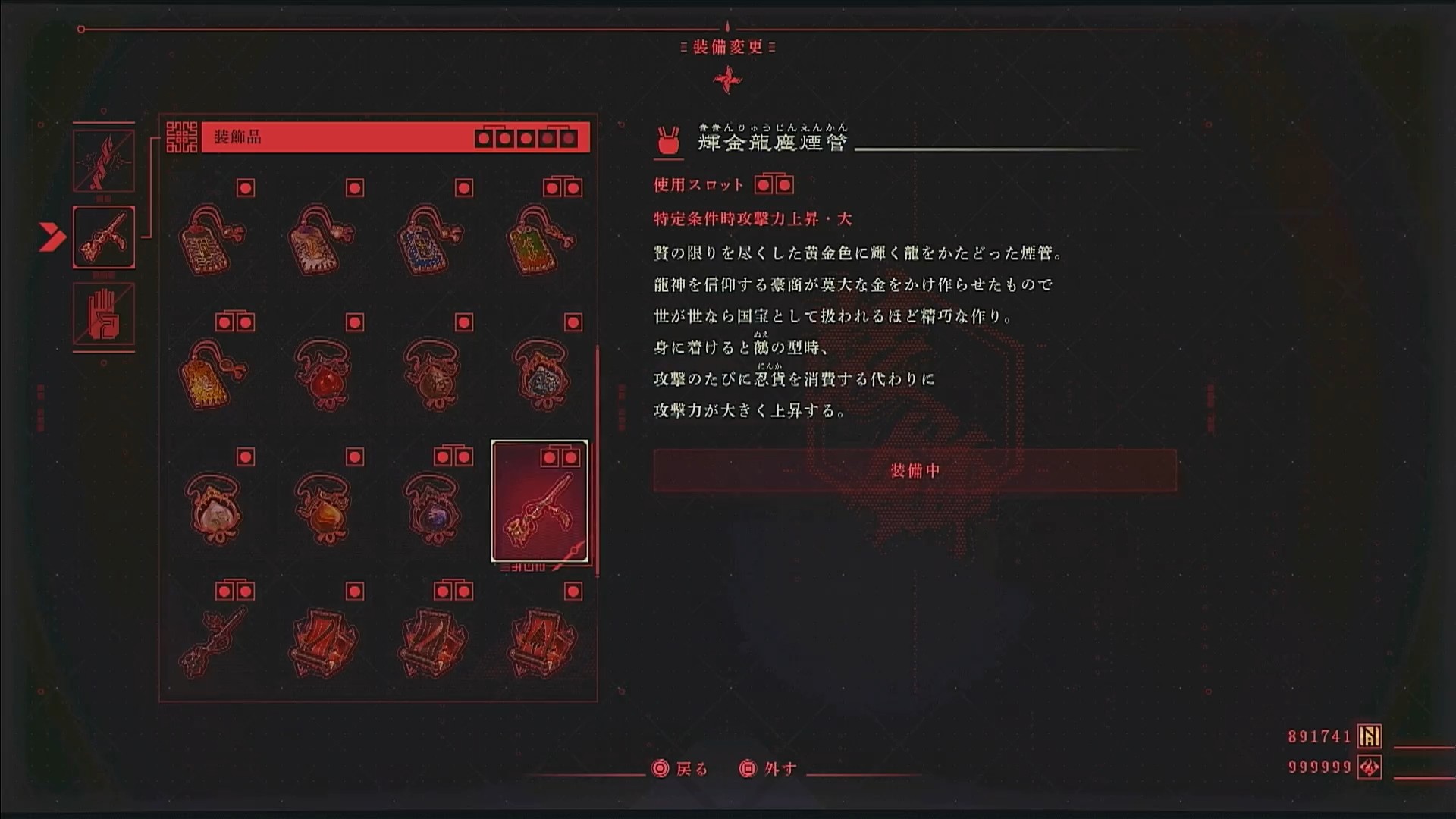This screenshot has width=1456, height=819.
Task: Click the 装備中 equipped status button
Action: pyautogui.click(x=915, y=471)
